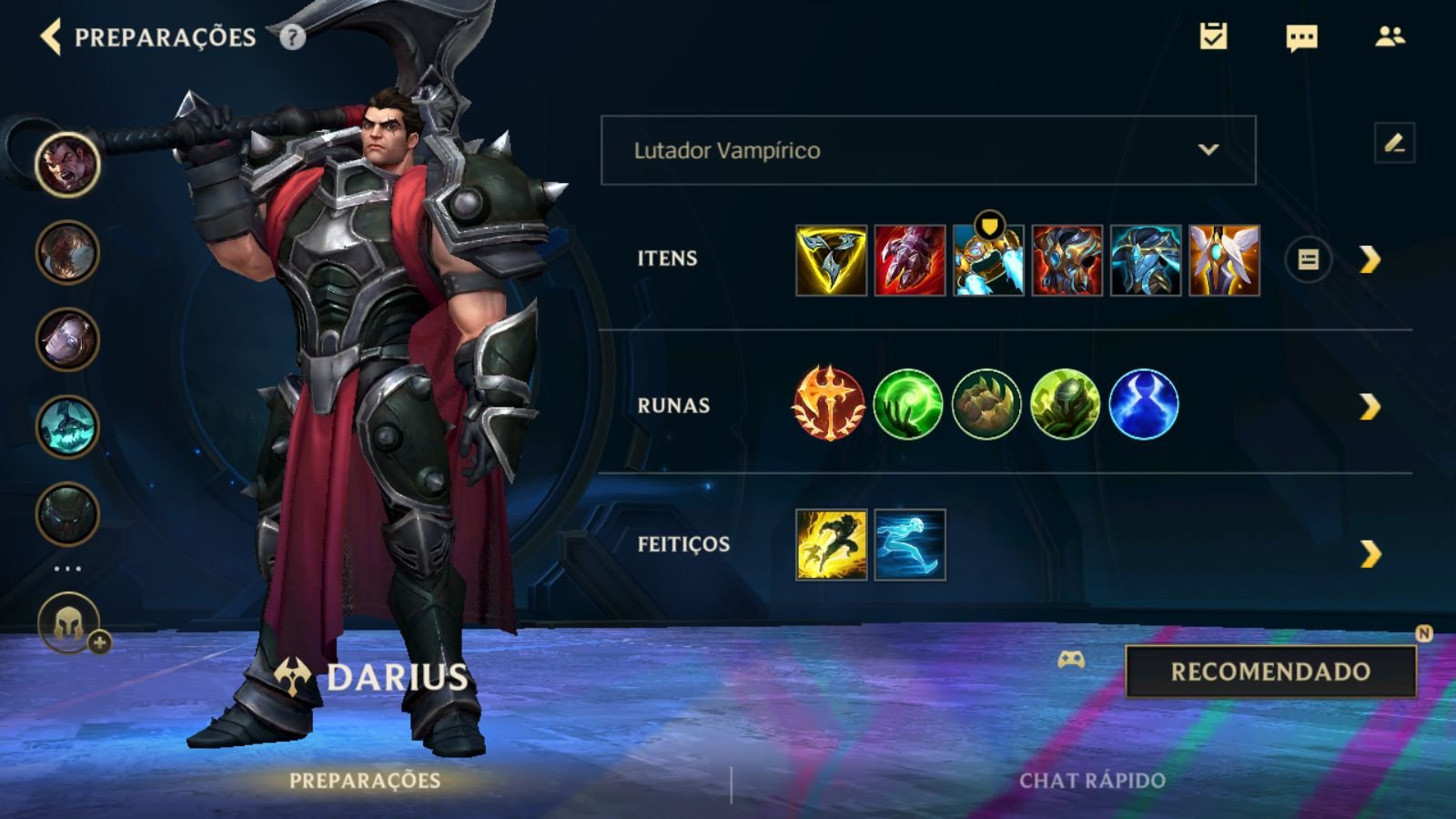Select the PREPARAÇÕES tab at bottom

364,780
